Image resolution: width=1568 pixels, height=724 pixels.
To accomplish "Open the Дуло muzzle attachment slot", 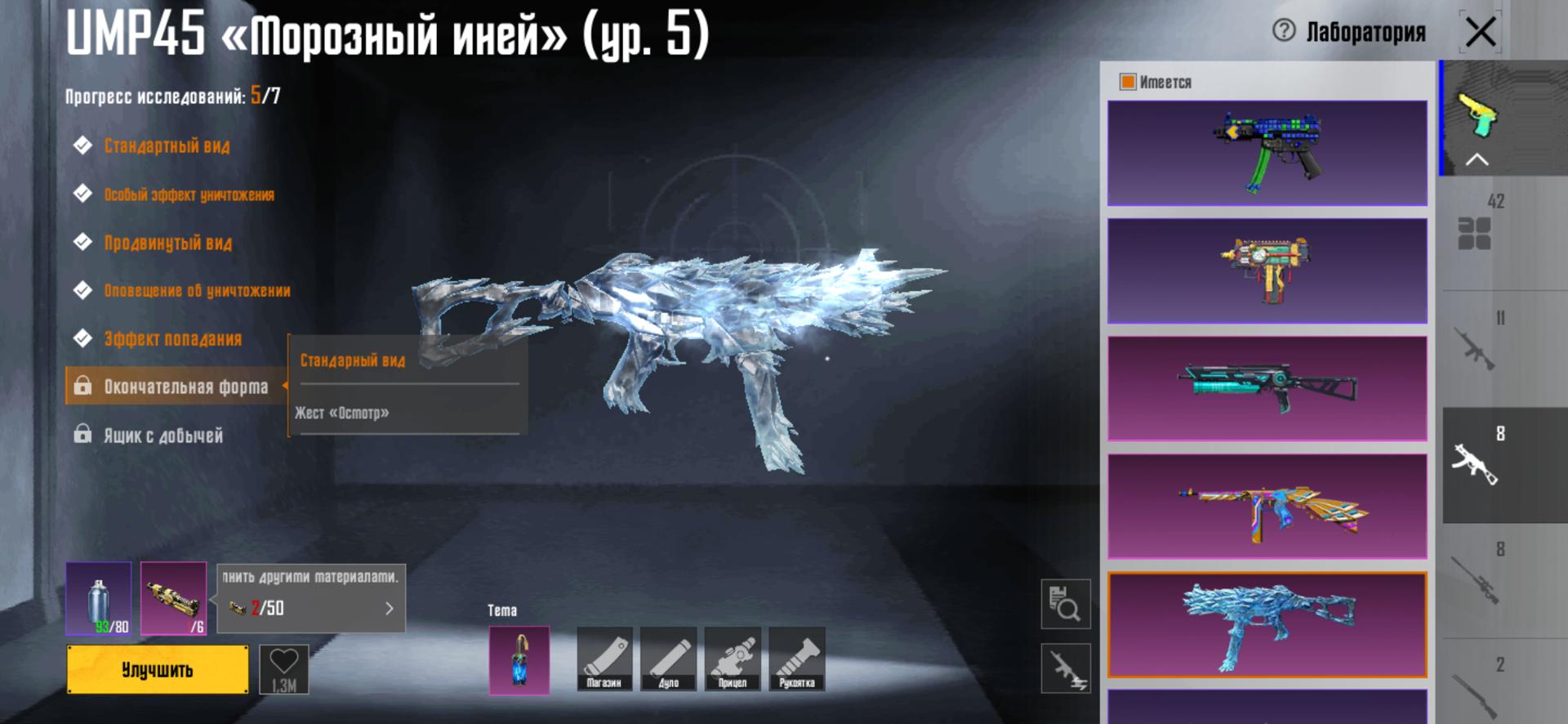I will tap(668, 659).
